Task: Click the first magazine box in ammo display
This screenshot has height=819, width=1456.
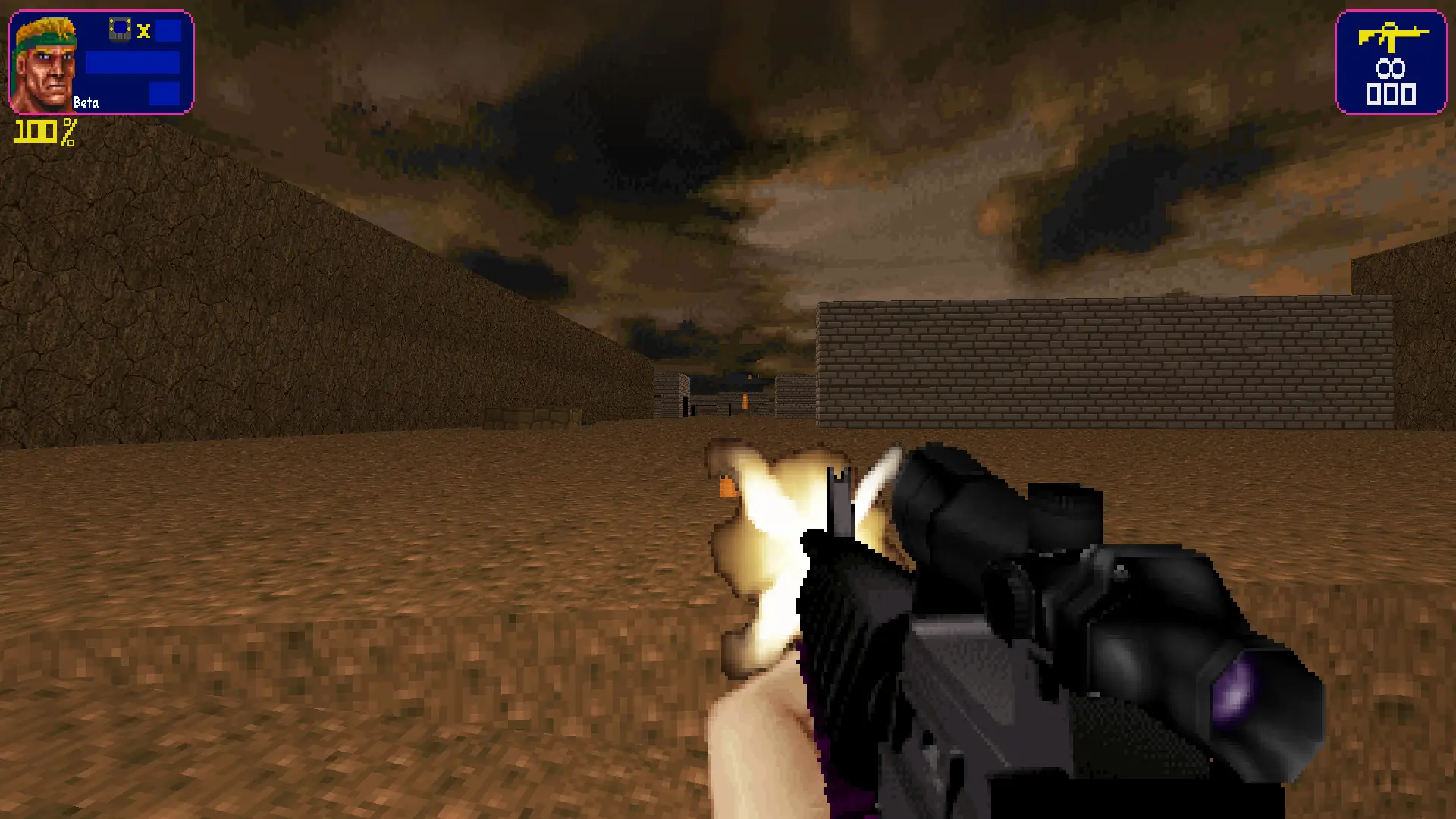Action: pyautogui.click(x=1373, y=94)
